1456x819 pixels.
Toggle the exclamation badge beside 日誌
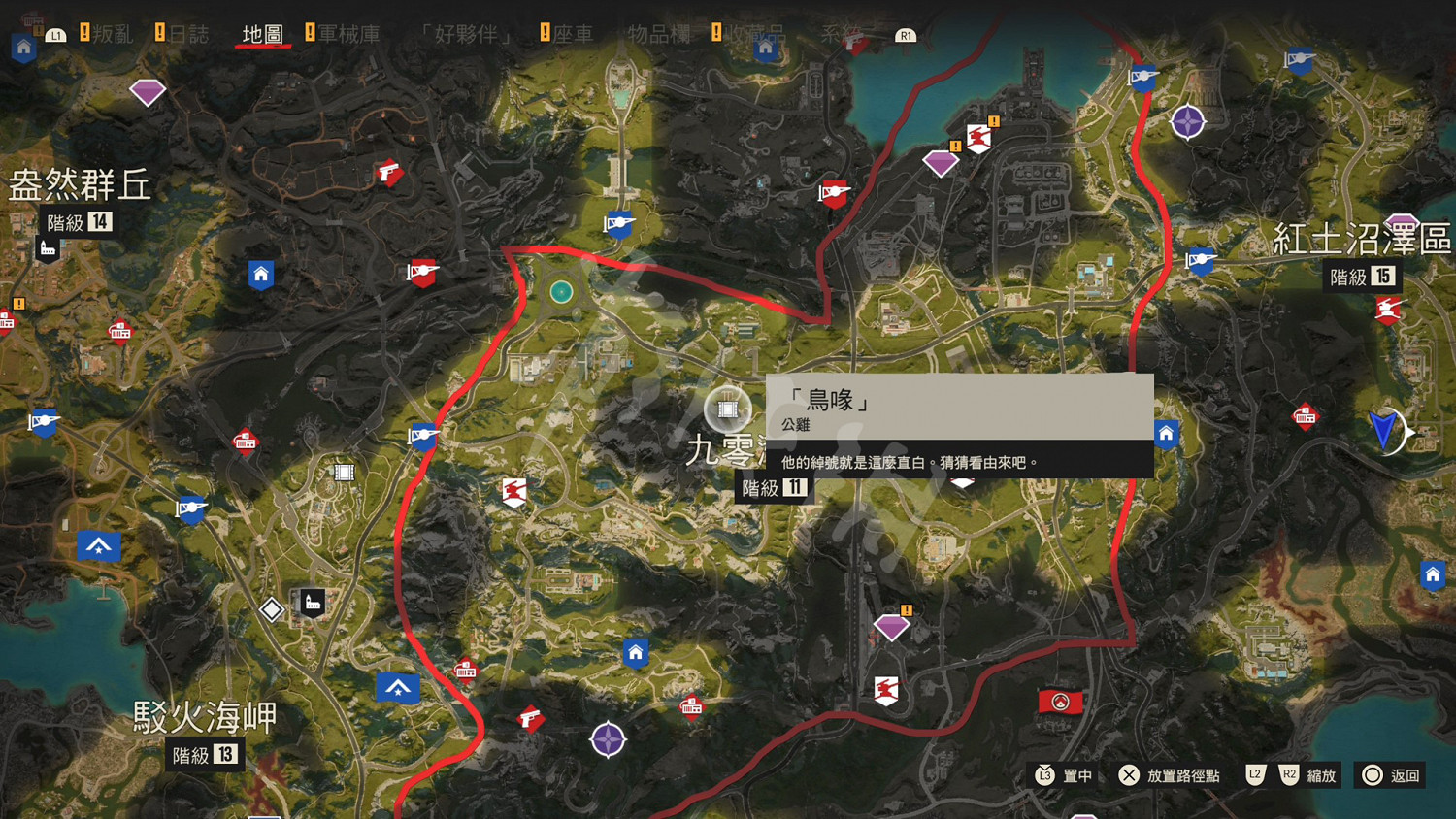160,30
